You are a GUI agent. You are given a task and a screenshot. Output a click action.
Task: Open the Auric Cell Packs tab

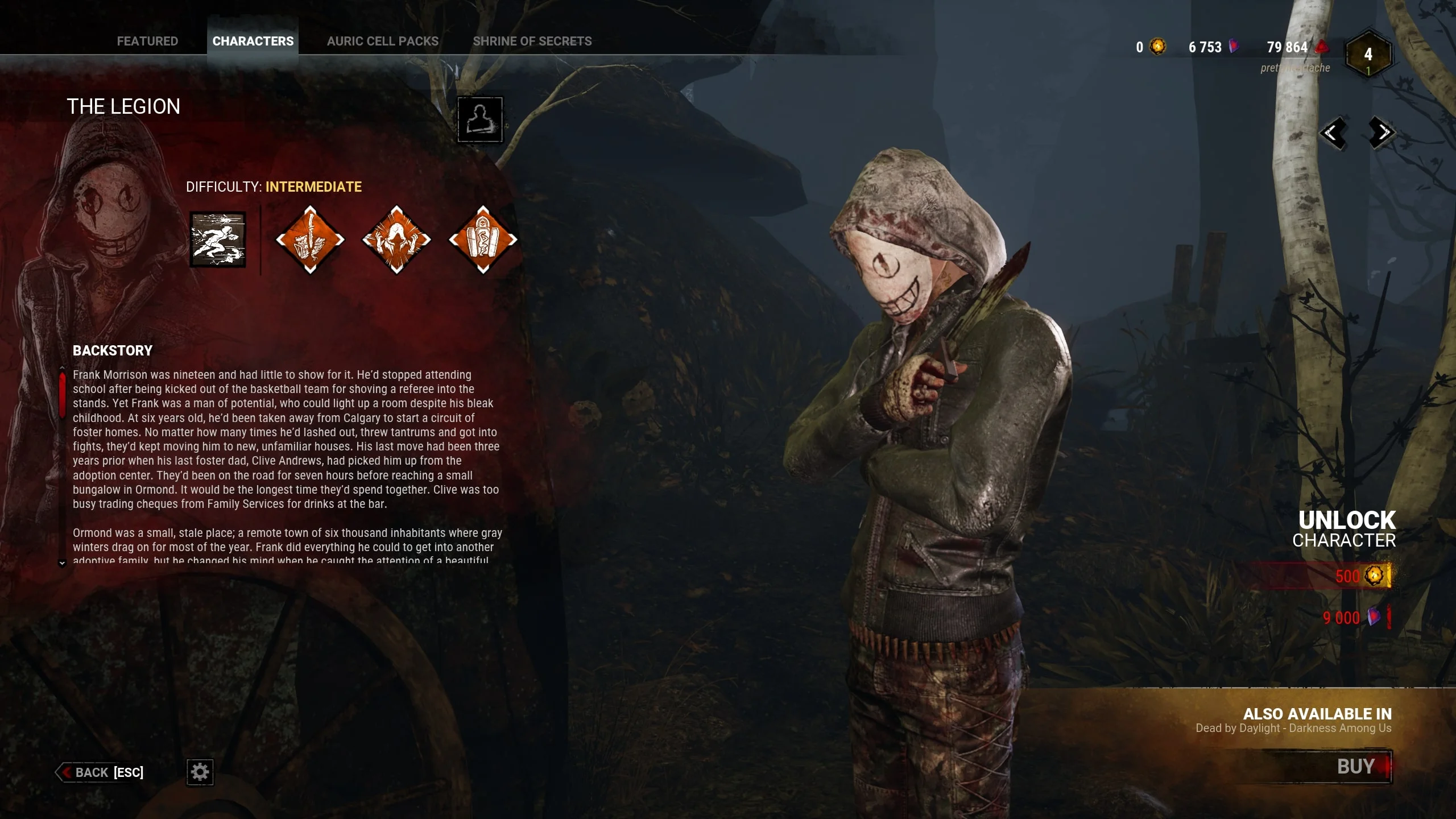(383, 41)
